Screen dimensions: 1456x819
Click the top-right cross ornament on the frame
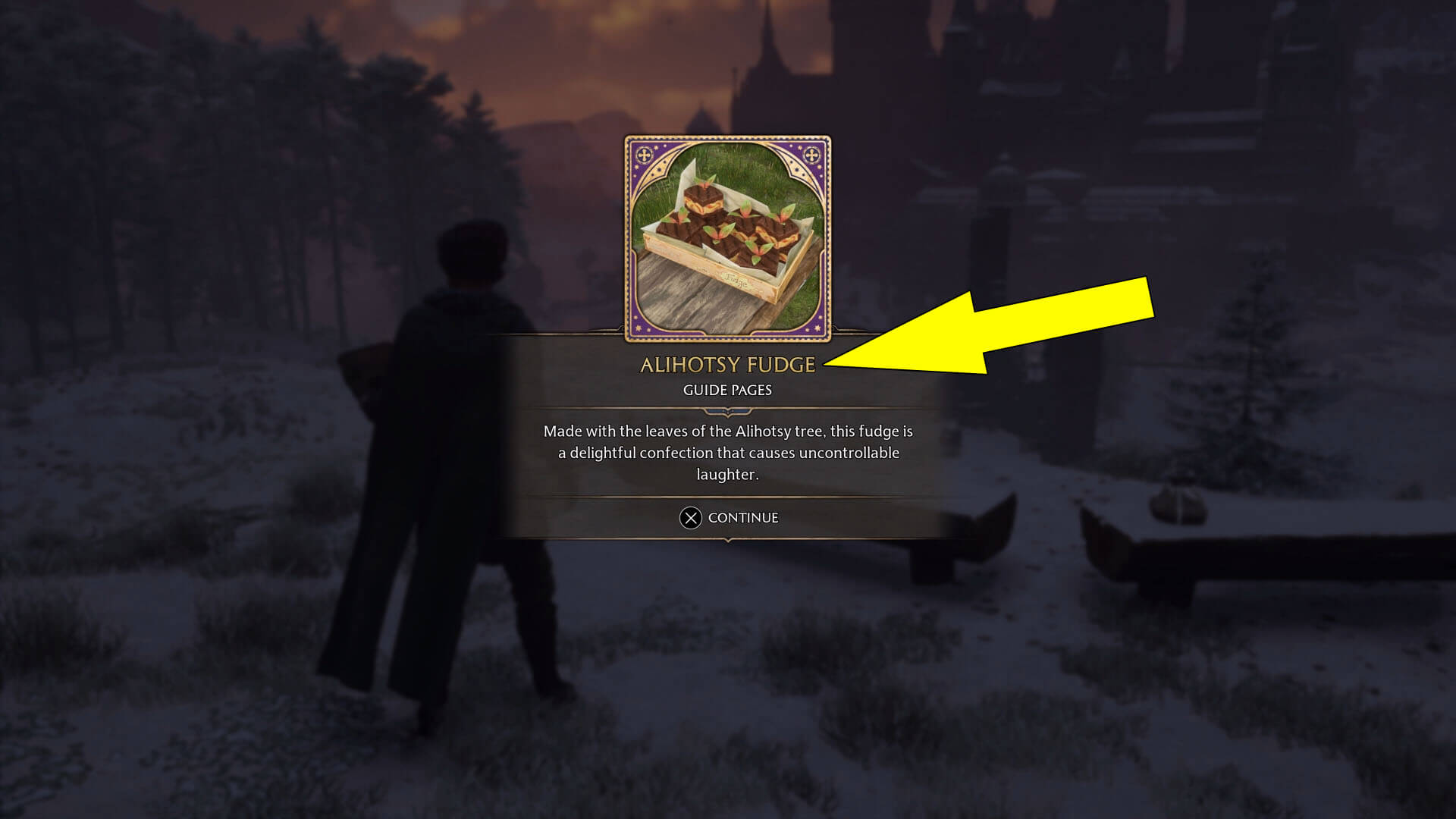[813, 155]
